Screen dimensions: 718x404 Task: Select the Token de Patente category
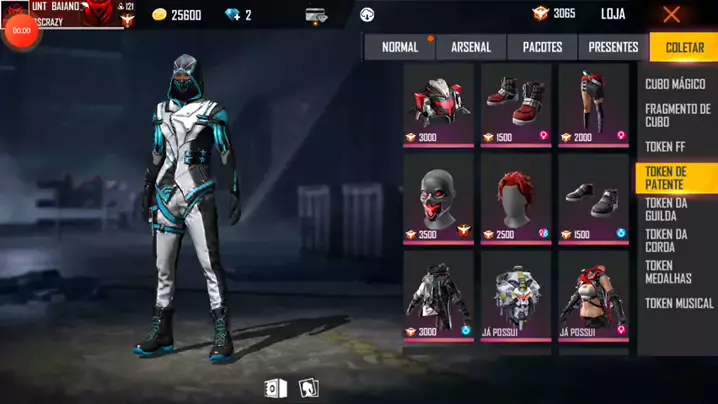pos(675,178)
